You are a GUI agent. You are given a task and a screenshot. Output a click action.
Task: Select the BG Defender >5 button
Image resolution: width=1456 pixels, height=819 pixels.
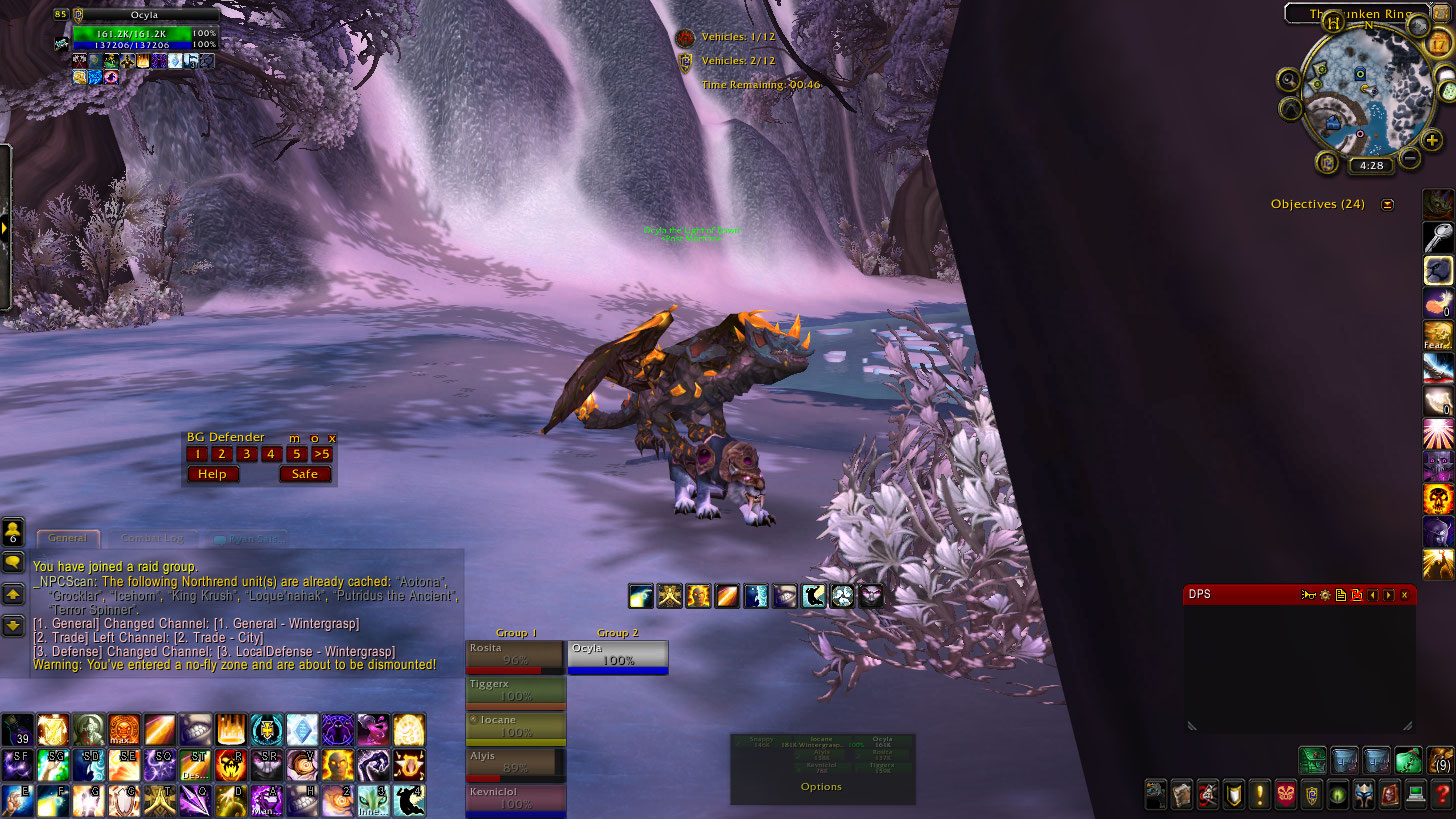click(x=321, y=454)
